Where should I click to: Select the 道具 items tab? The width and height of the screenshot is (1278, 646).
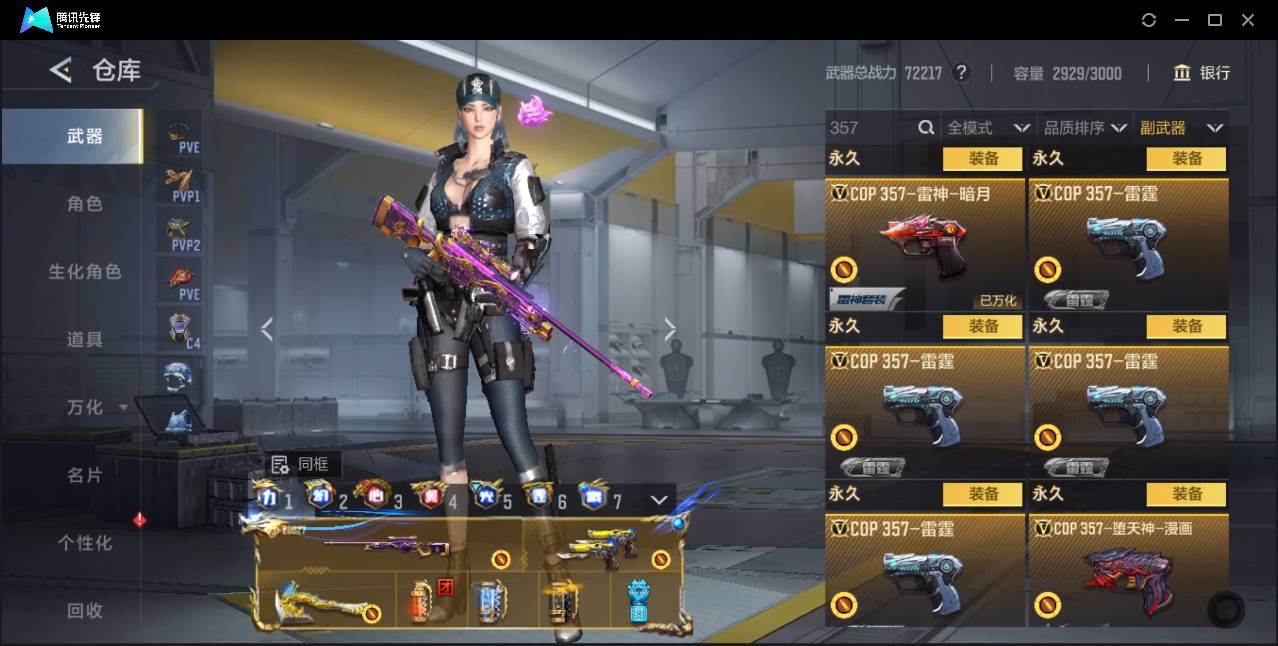pos(85,340)
